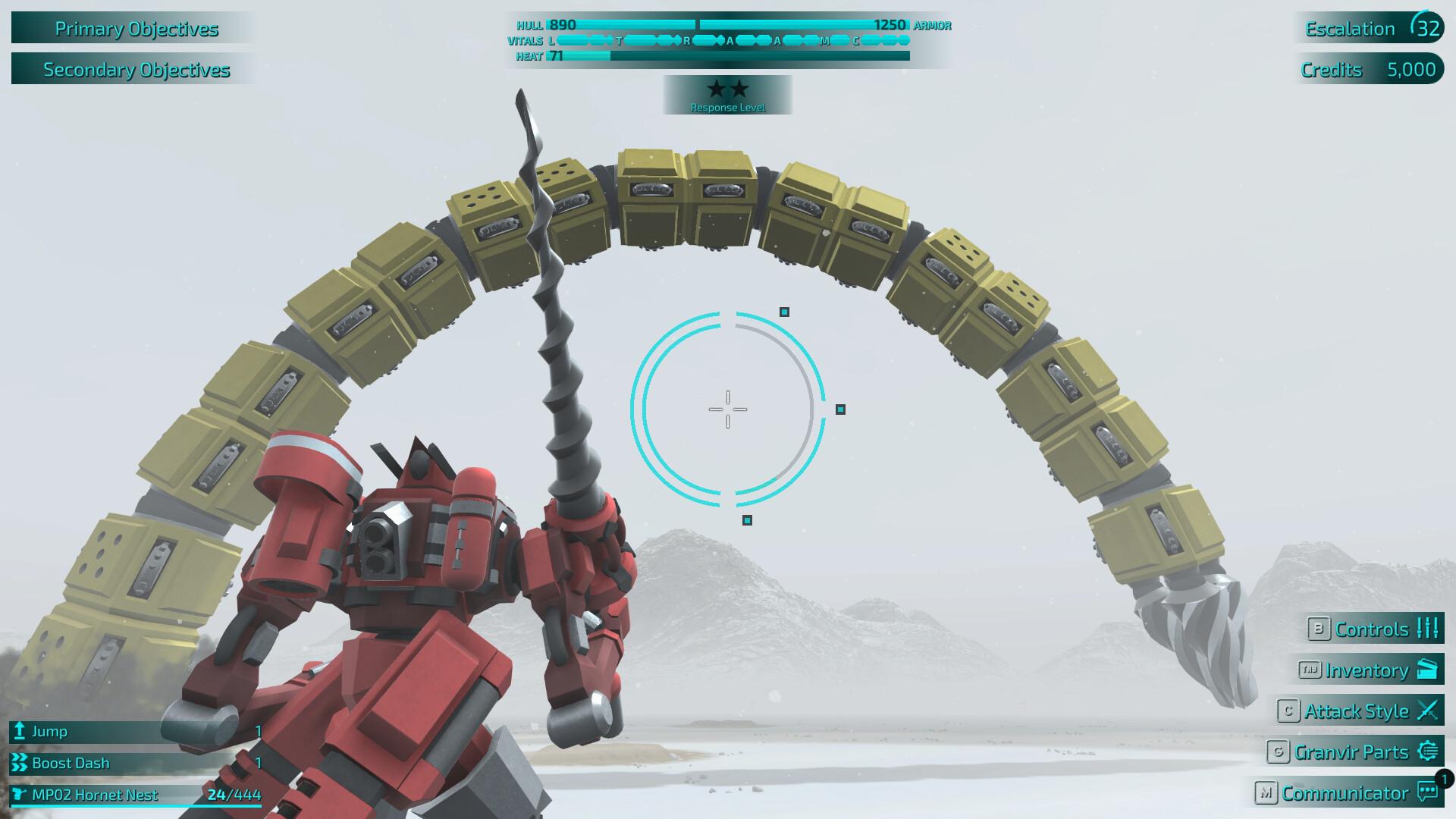Viewport: 1456px width, 819px height.
Task: Select the MP02 Hornet Nest weapon icon
Action: (x=18, y=795)
